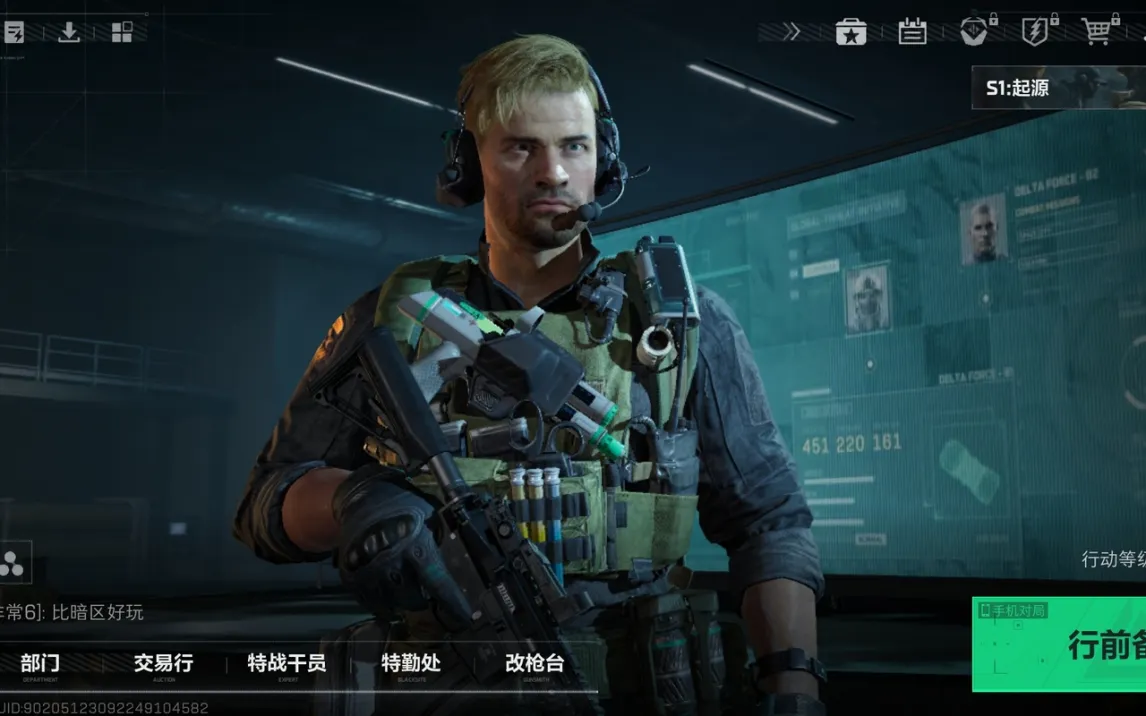
Task: Click the three-circles icon above chat
Action: (14, 563)
